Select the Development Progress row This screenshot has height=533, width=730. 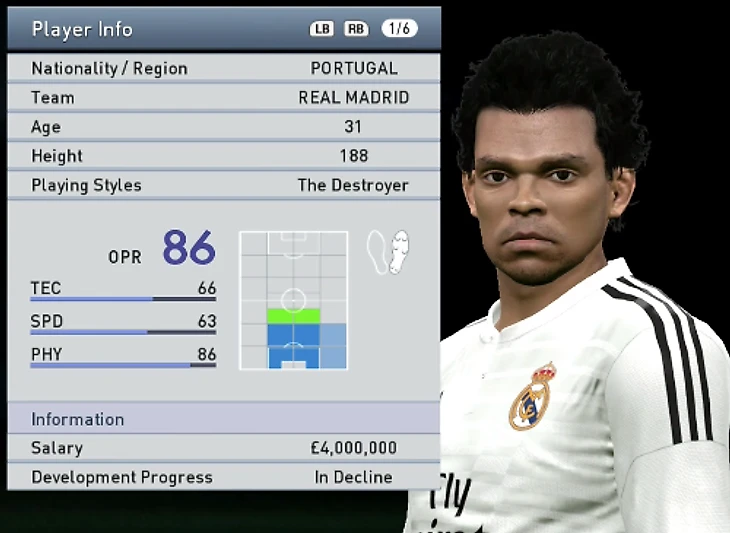point(223,477)
